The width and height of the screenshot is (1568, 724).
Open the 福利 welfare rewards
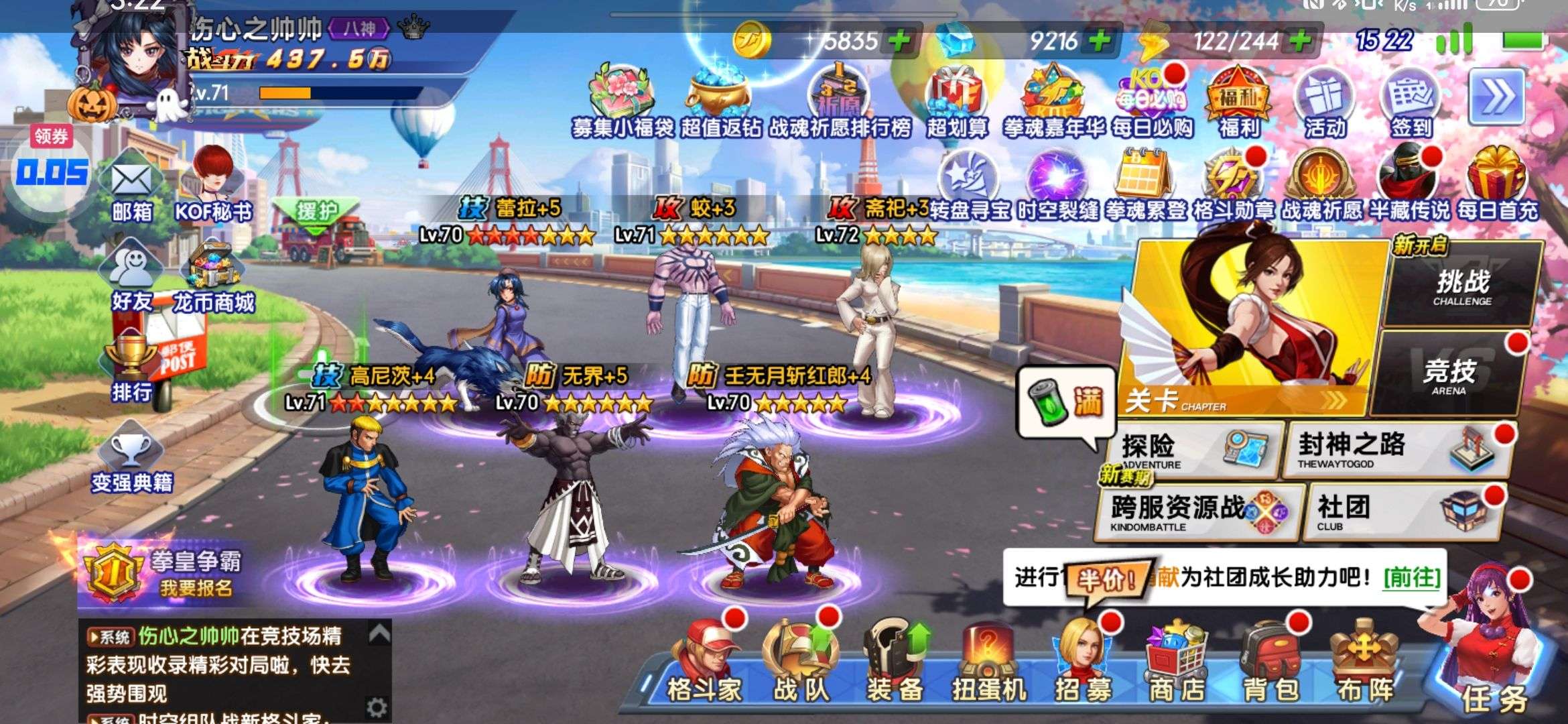tap(1238, 104)
